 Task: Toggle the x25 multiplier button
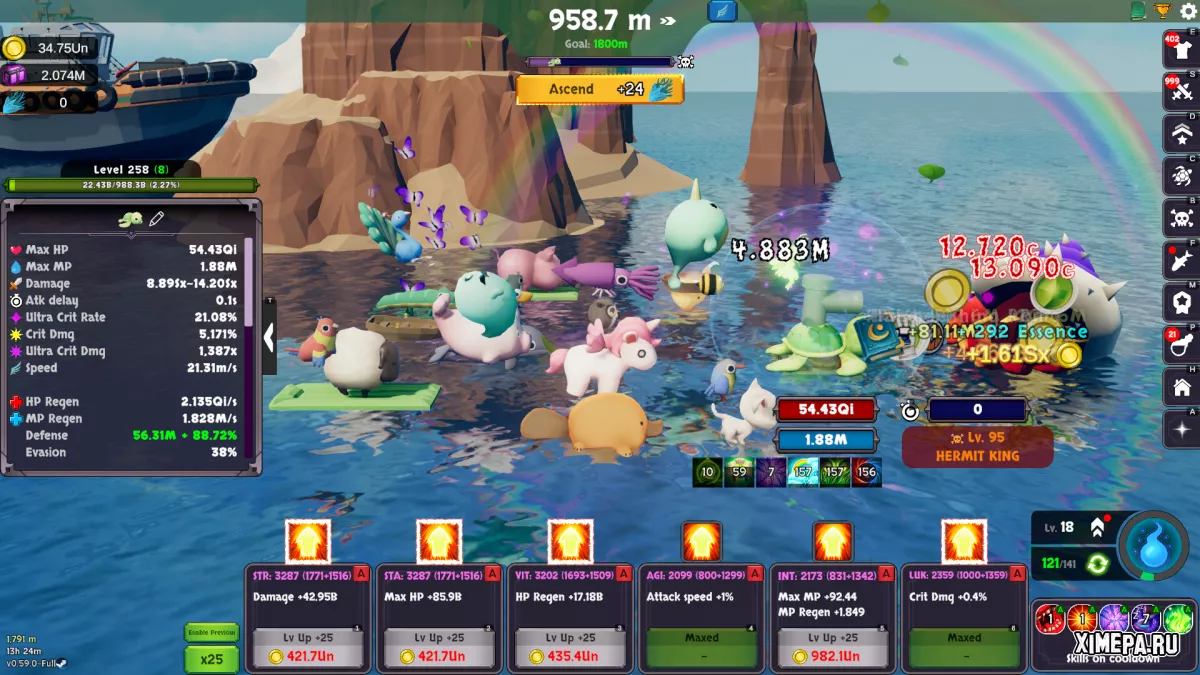[x=211, y=659]
